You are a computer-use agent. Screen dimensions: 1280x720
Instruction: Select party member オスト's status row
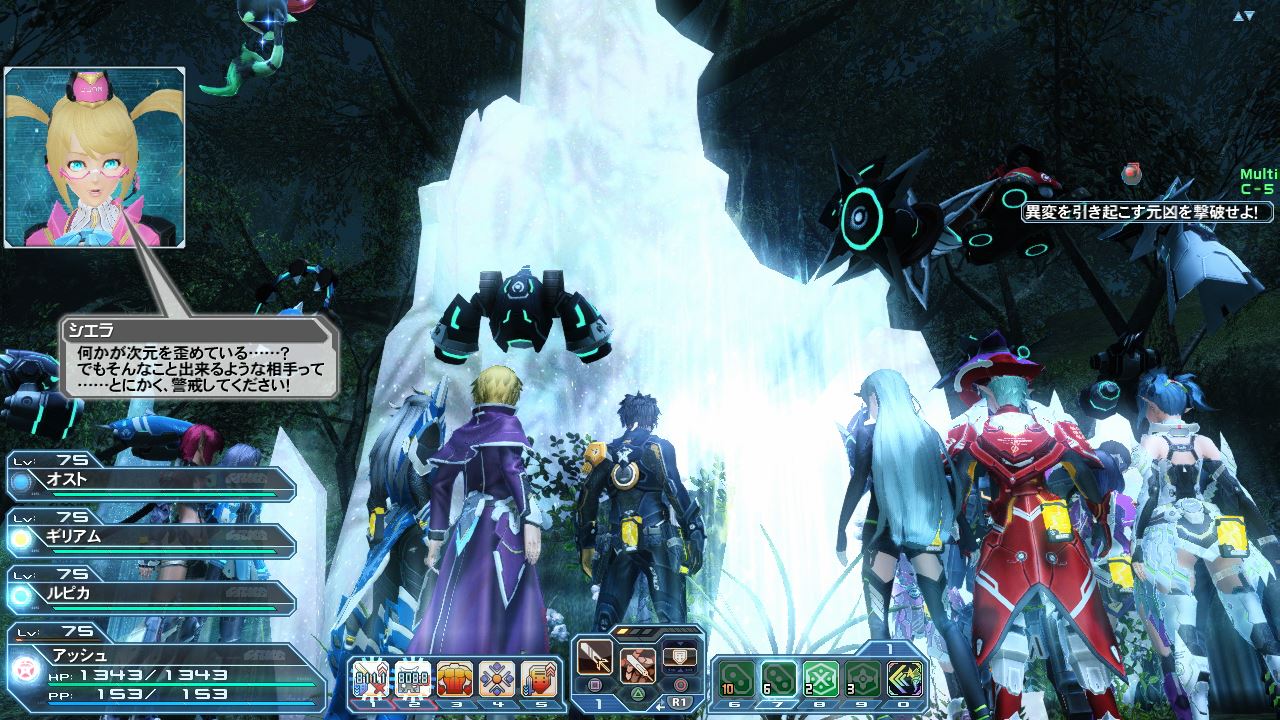(x=150, y=480)
